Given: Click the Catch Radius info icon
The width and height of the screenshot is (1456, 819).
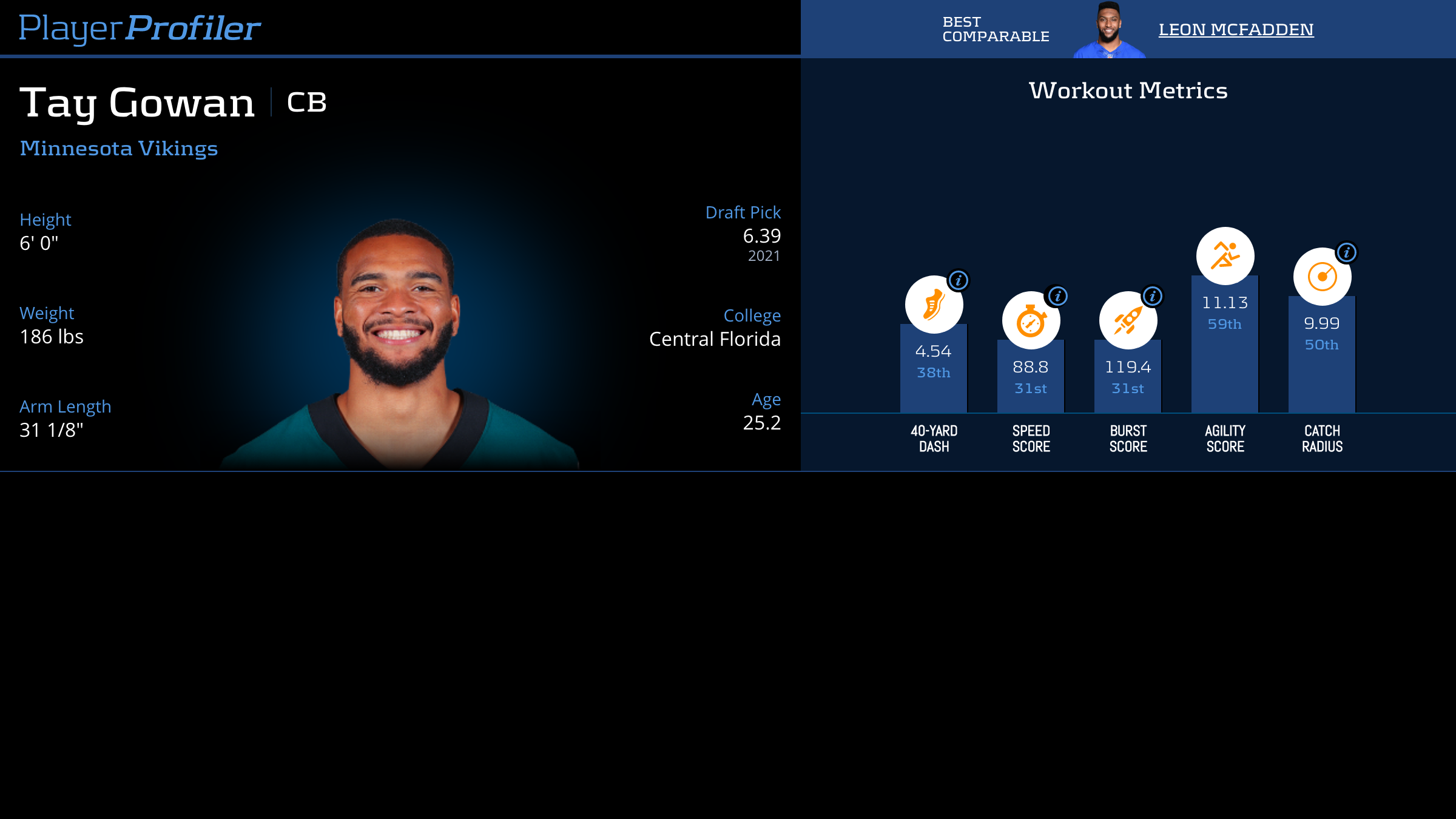Looking at the screenshot, I should click(1347, 252).
